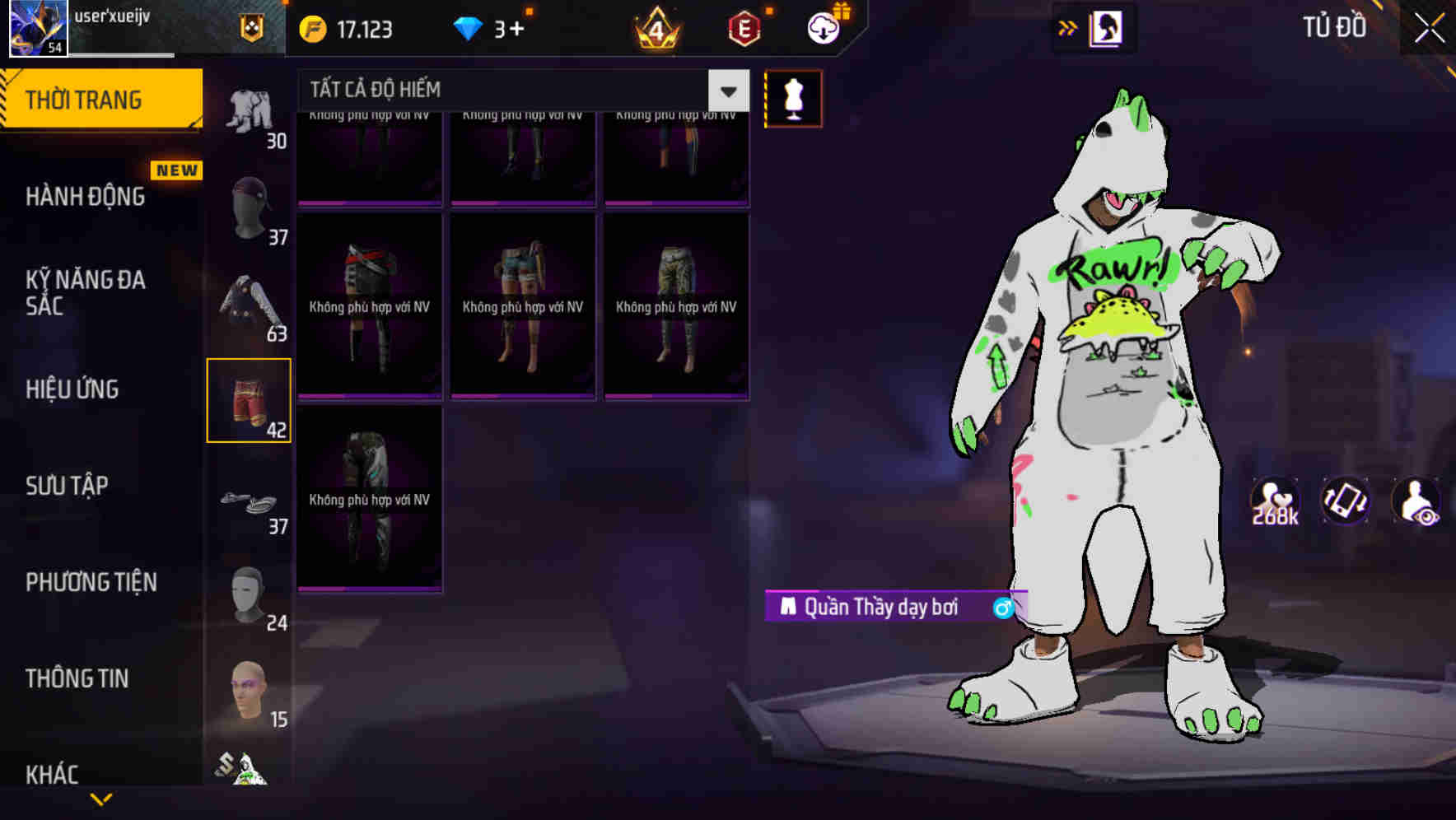Tap the rotate character phone icon
This screenshot has width=1456, height=820.
pyautogui.click(x=1346, y=502)
